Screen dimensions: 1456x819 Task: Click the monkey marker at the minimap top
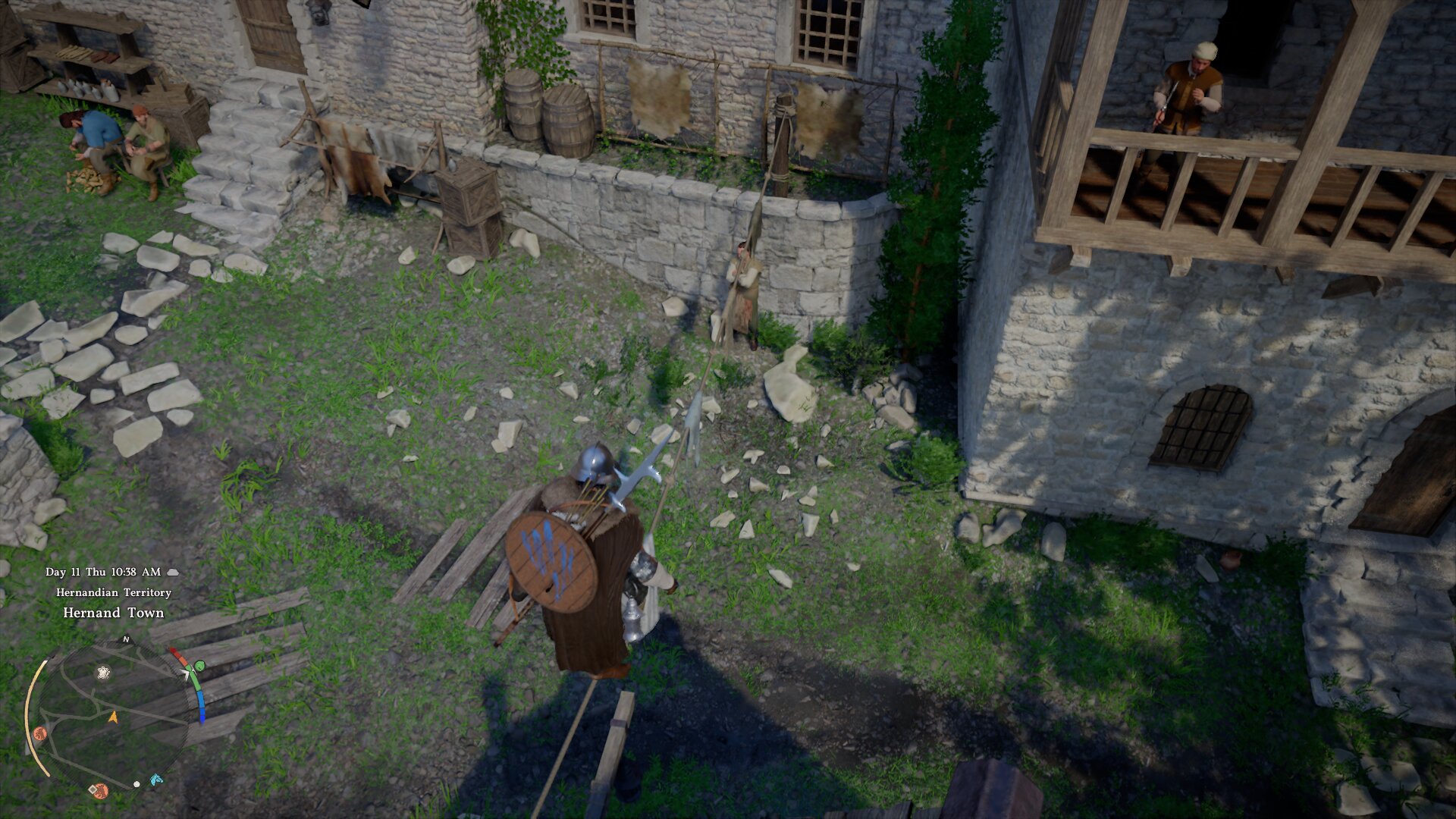coord(102,673)
